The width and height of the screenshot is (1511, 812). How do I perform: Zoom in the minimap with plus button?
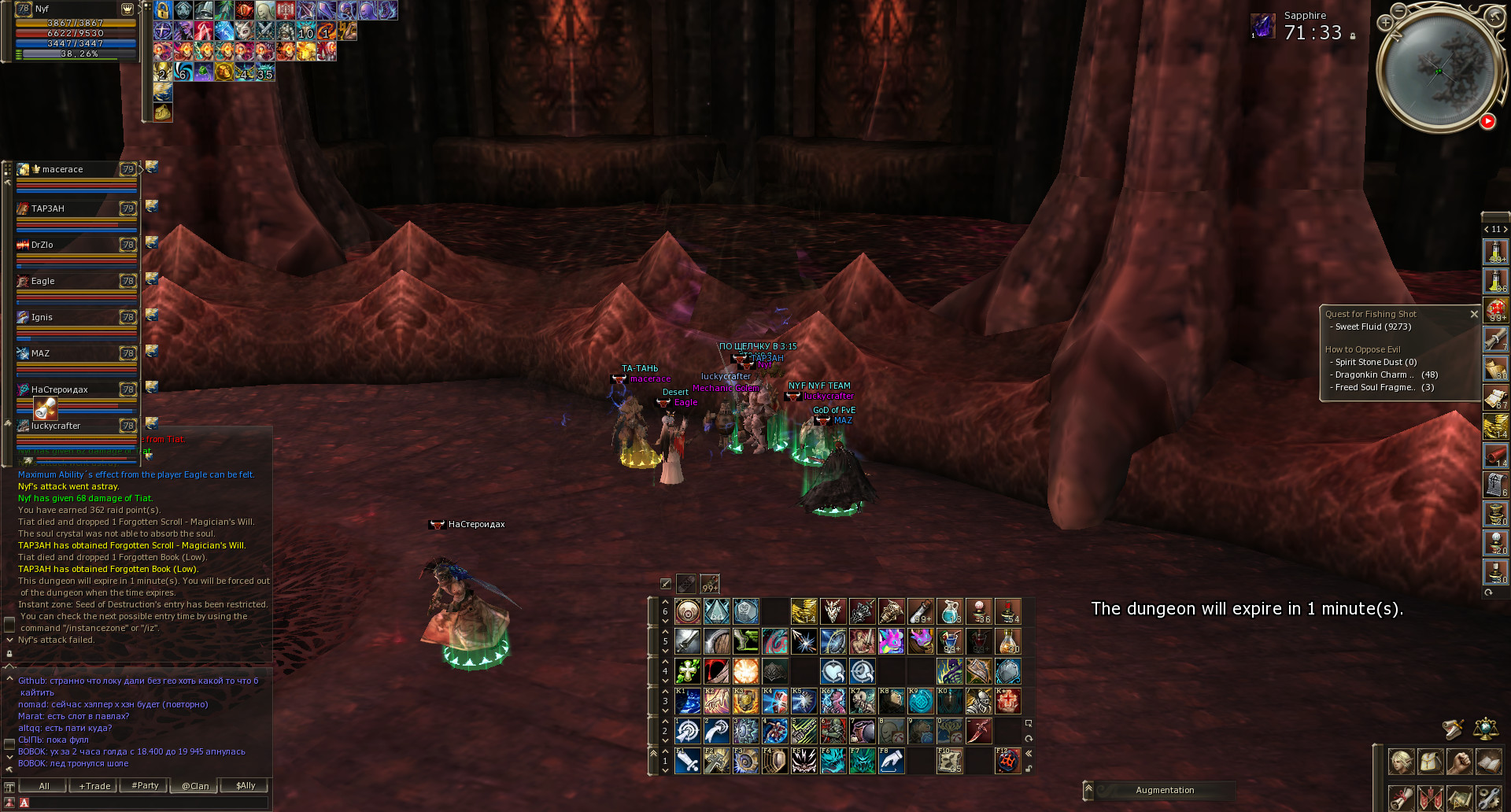coord(1385,23)
